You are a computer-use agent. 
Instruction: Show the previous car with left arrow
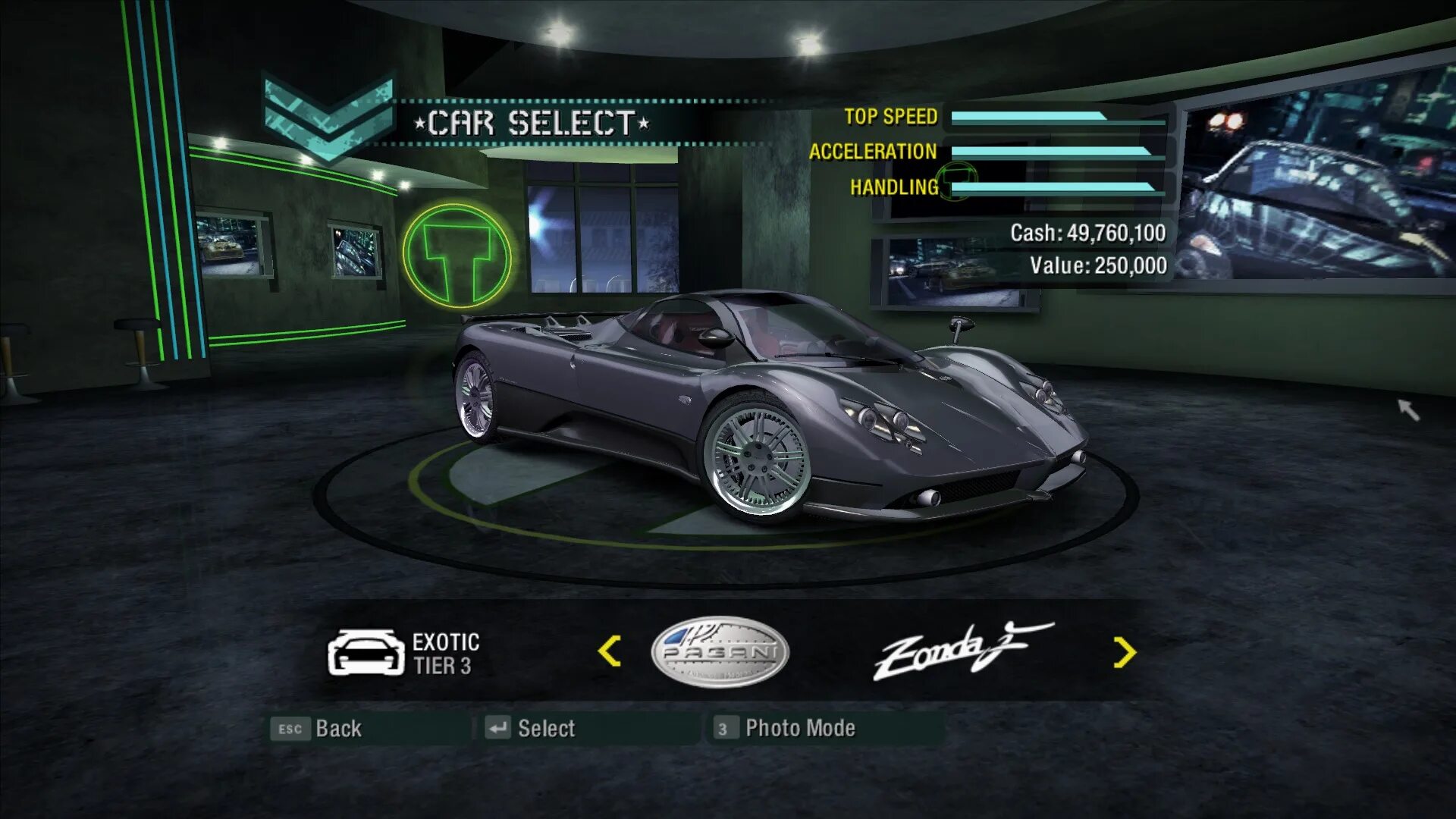tap(609, 651)
